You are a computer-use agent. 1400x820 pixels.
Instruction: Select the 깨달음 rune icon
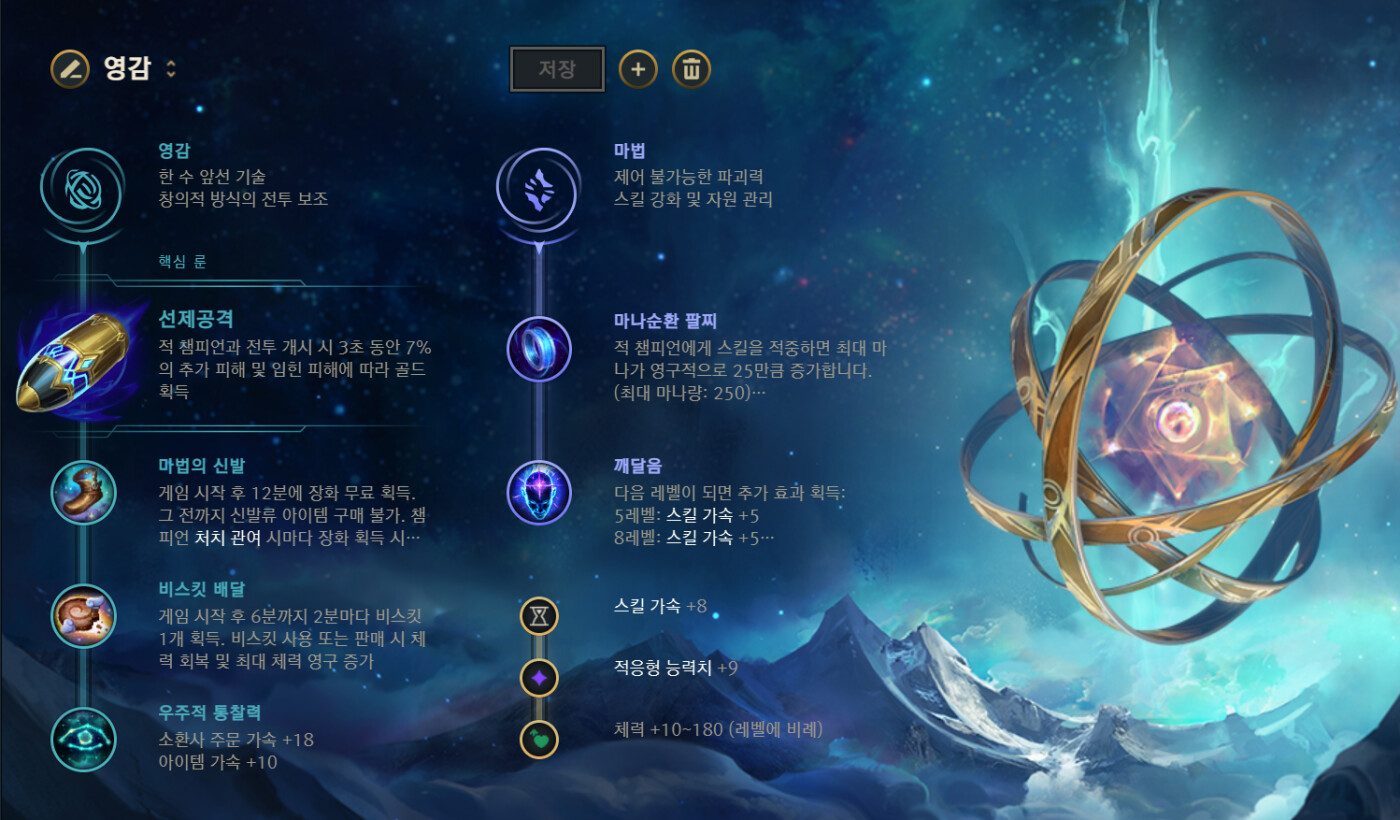coord(539,493)
